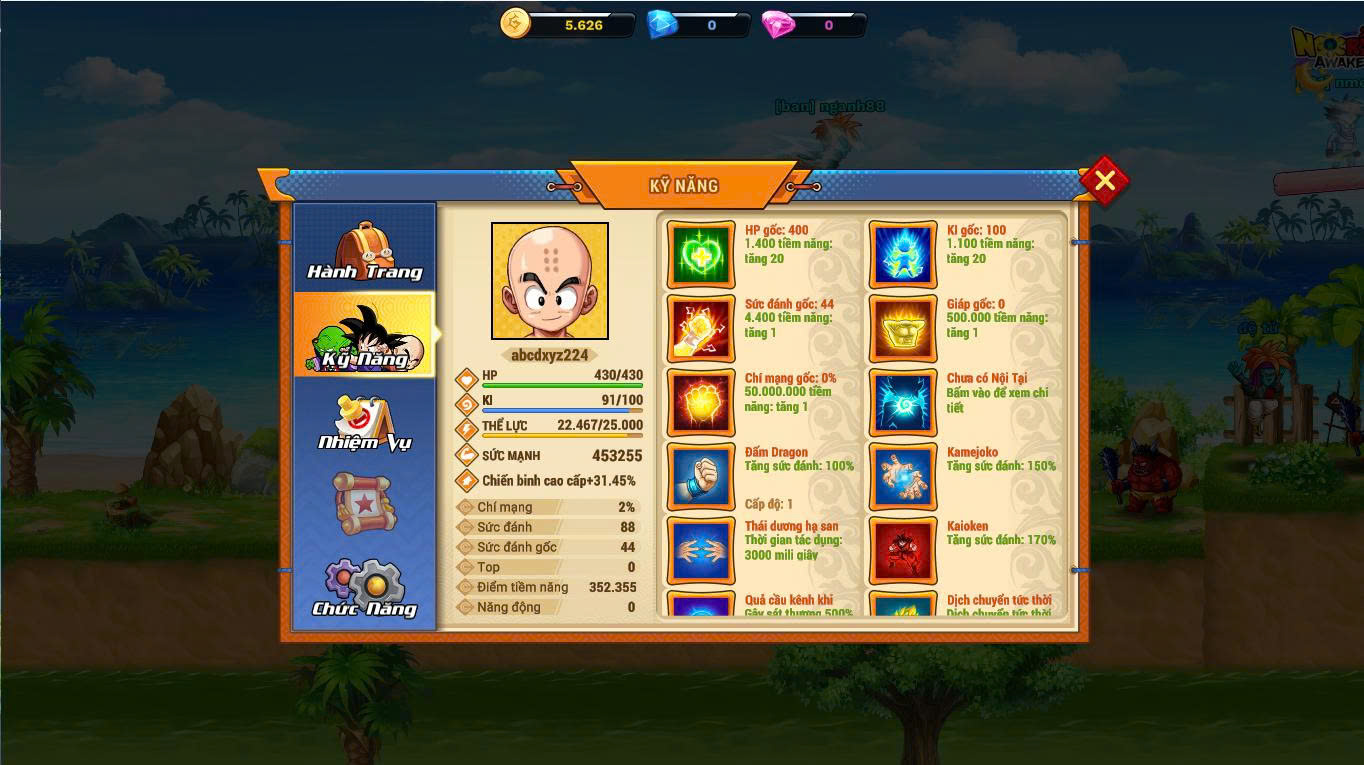Viewport: 1364px width, 765px height.
Task: Click the Krillin character portrait
Action: [x=549, y=281]
